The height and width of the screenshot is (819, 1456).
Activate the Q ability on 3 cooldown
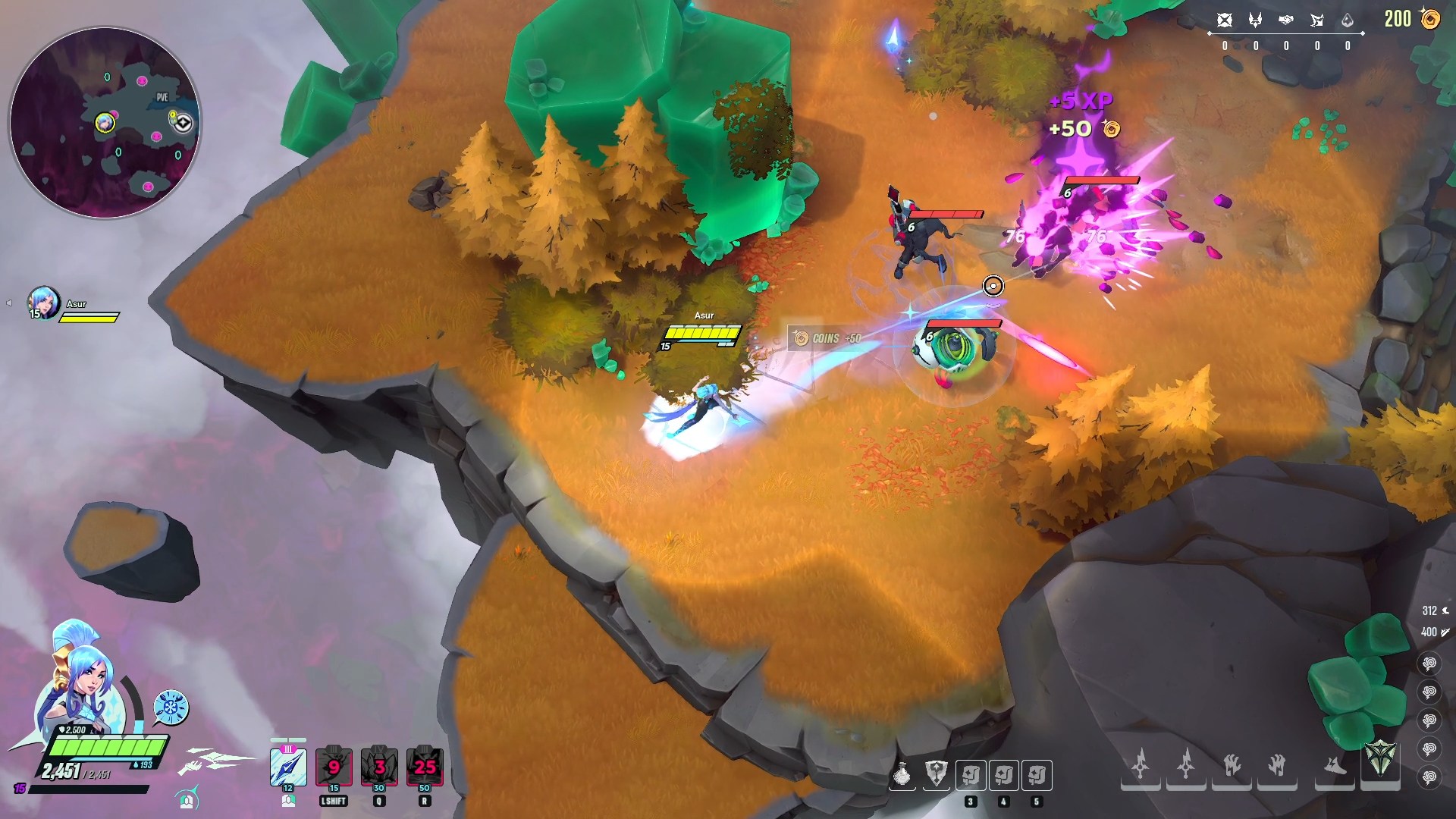point(379,767)
